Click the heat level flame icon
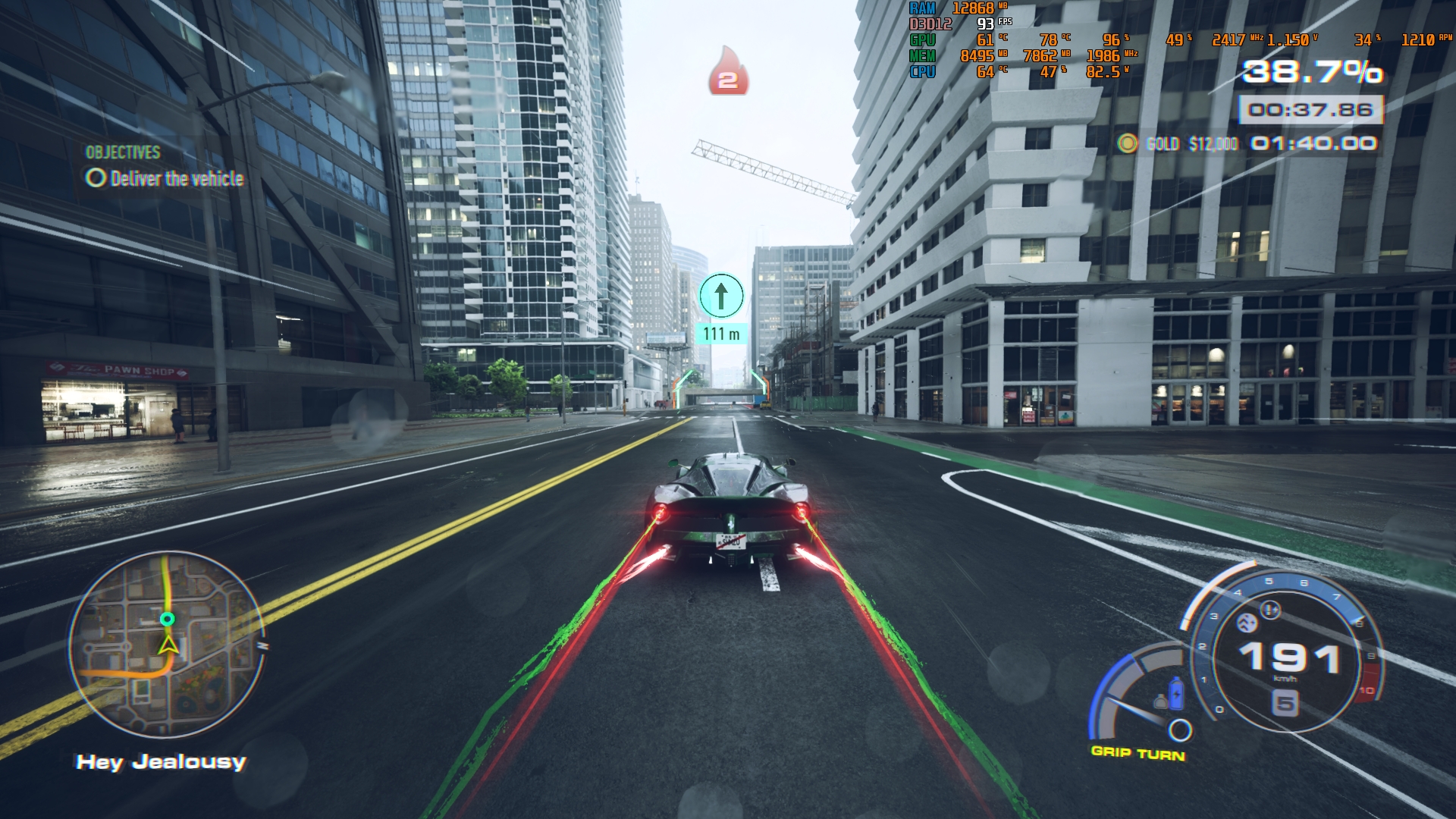Viewport: 1456px width, 819px height. tap(728, 73)
